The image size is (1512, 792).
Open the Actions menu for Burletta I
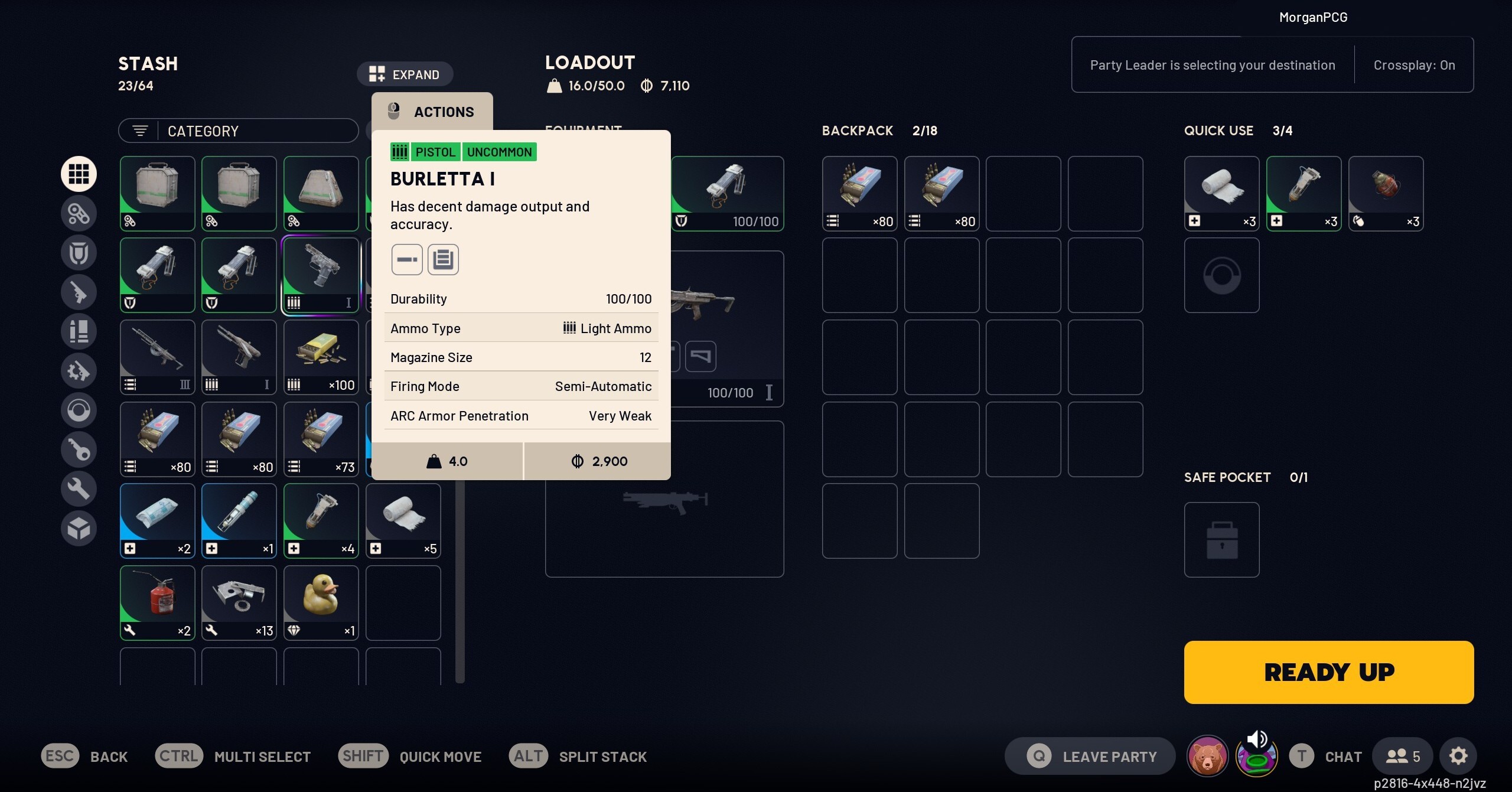point(431,111)
